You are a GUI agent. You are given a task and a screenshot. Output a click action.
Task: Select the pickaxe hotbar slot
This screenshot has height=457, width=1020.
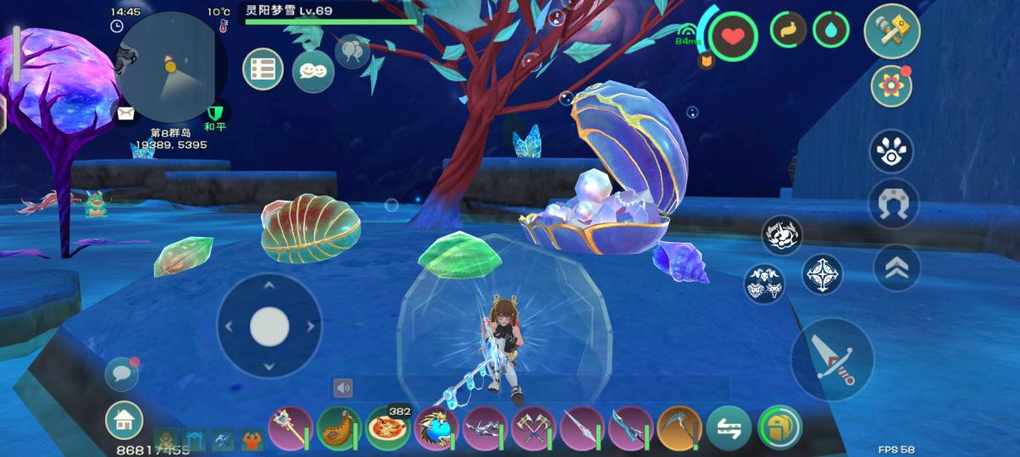(679, 428)
